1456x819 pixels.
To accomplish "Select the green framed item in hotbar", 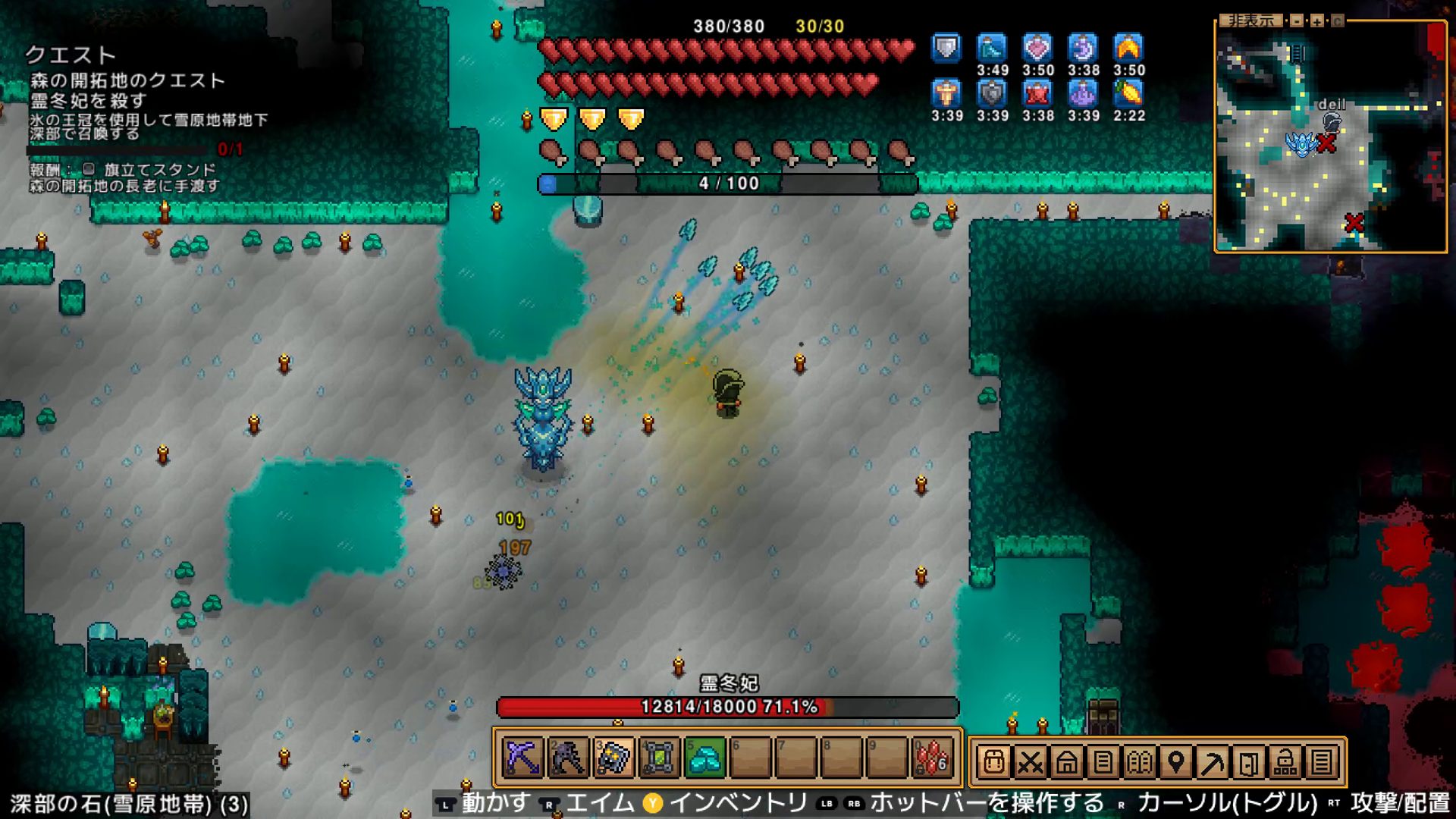I will coord(659,758).
